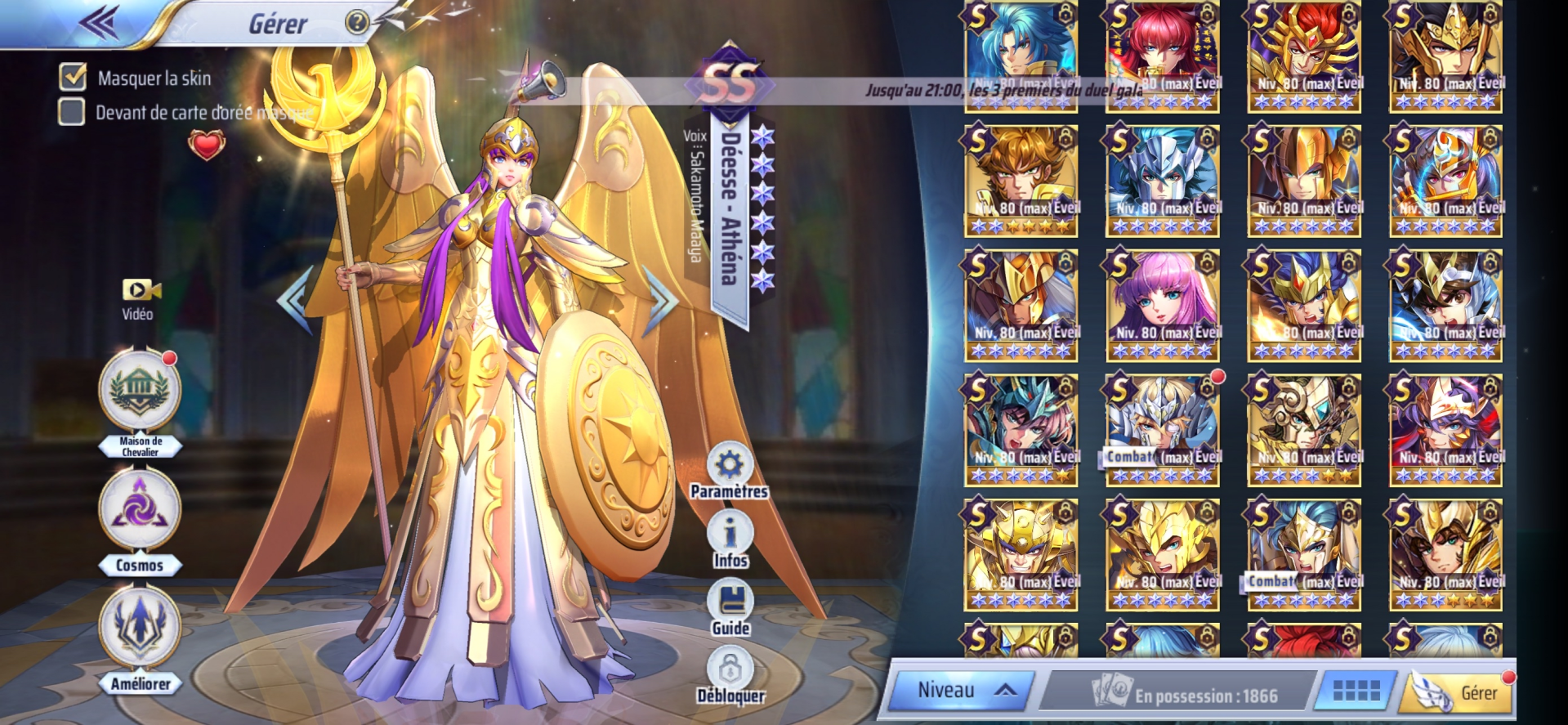The height and width of the screenshot is (725, 1568).
Task: Show previous character with left arrow
Action: tap(295, 299)
